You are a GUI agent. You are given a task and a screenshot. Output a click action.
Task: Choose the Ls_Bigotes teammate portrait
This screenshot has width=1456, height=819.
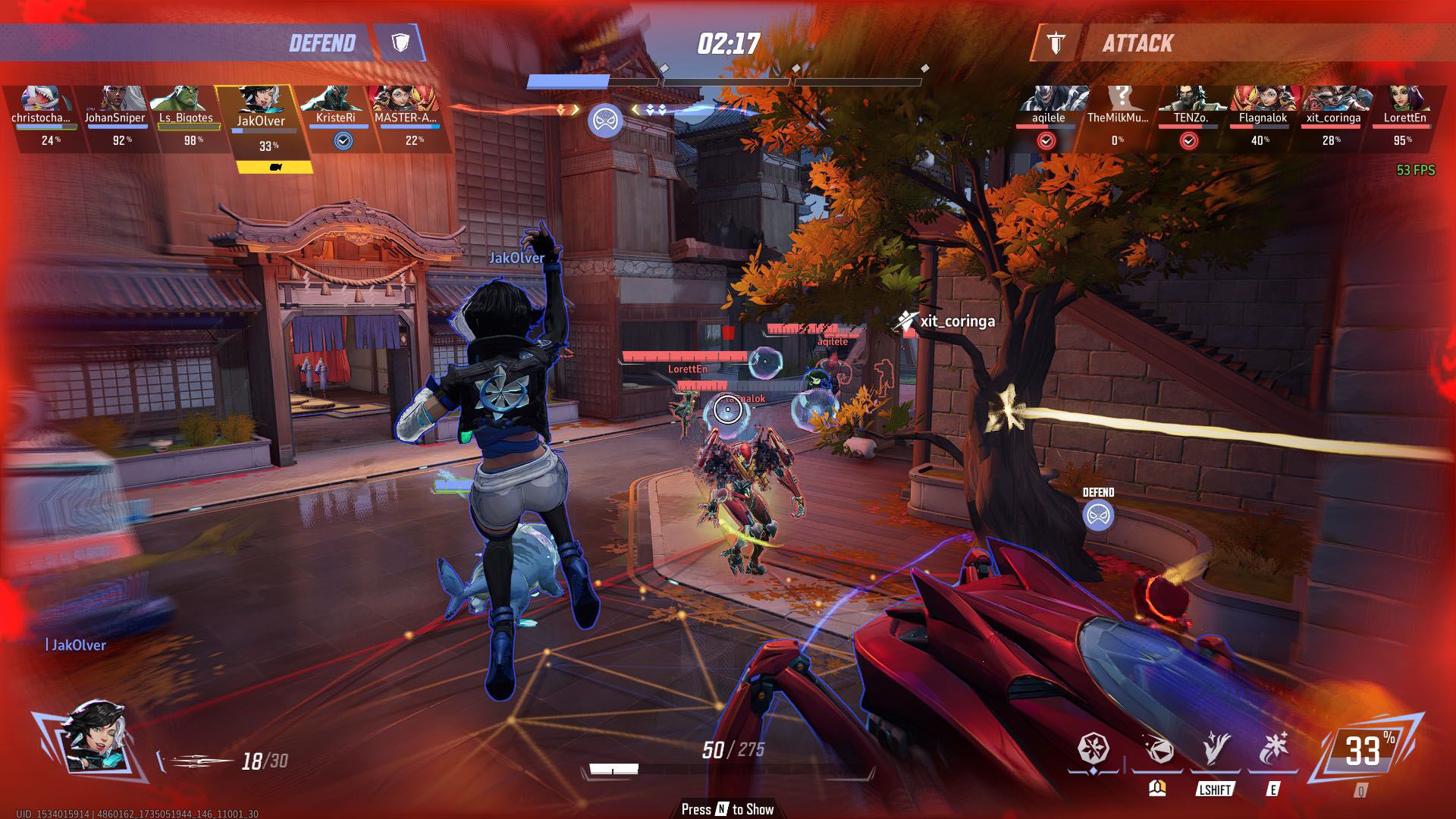pos(187,100)
